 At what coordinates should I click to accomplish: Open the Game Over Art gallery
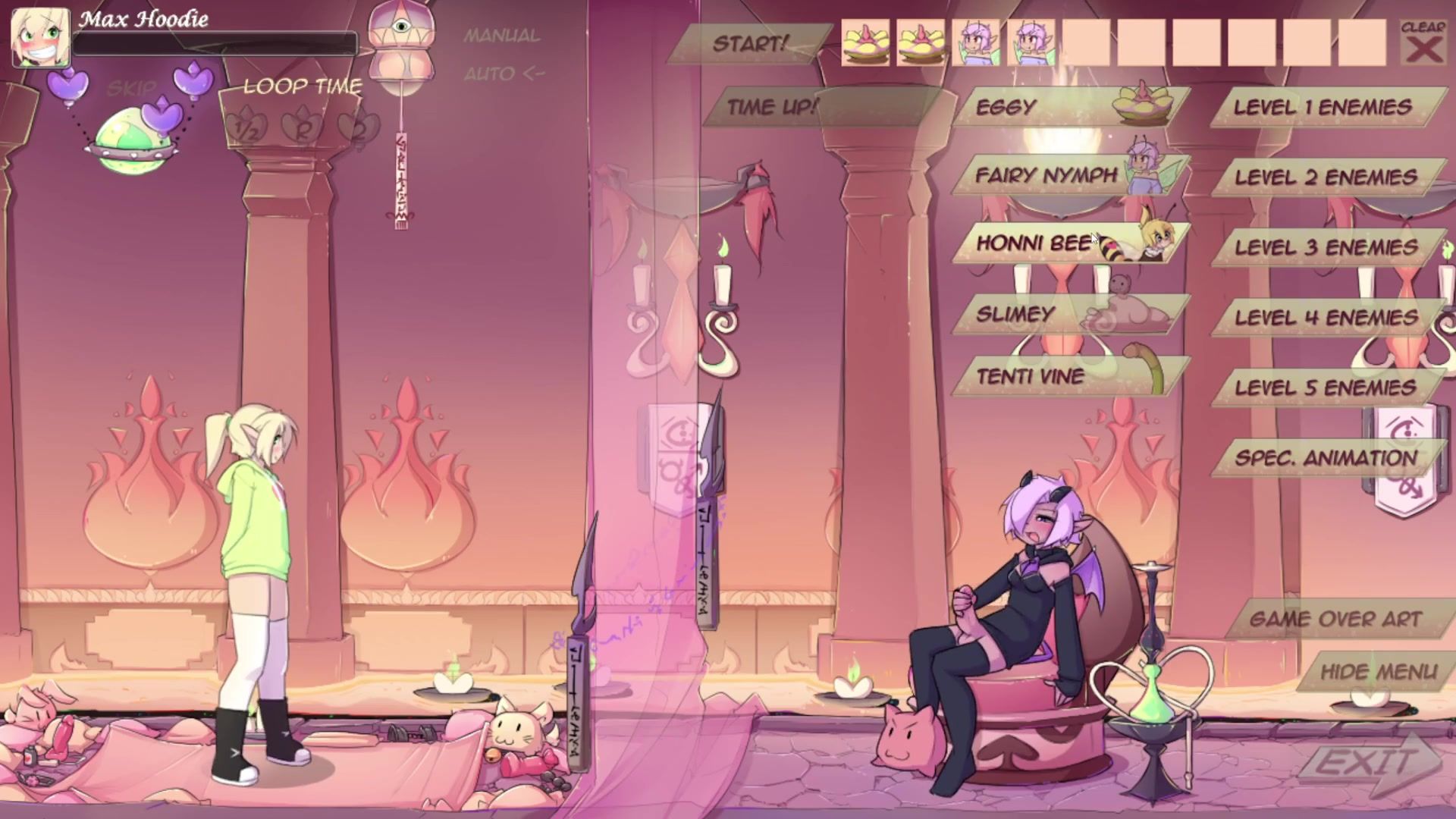[x=1335, y=620]
